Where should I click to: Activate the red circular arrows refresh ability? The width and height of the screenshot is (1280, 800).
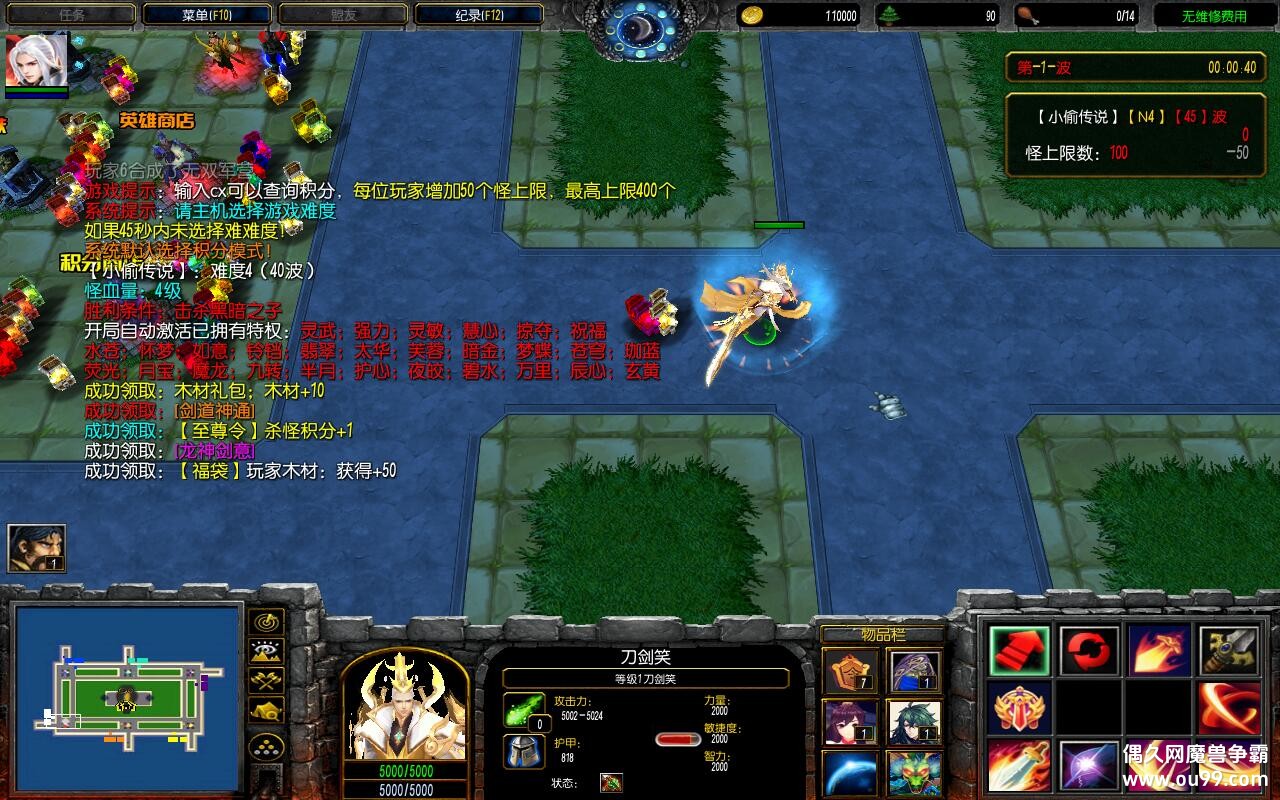[x=1090, y=651]
